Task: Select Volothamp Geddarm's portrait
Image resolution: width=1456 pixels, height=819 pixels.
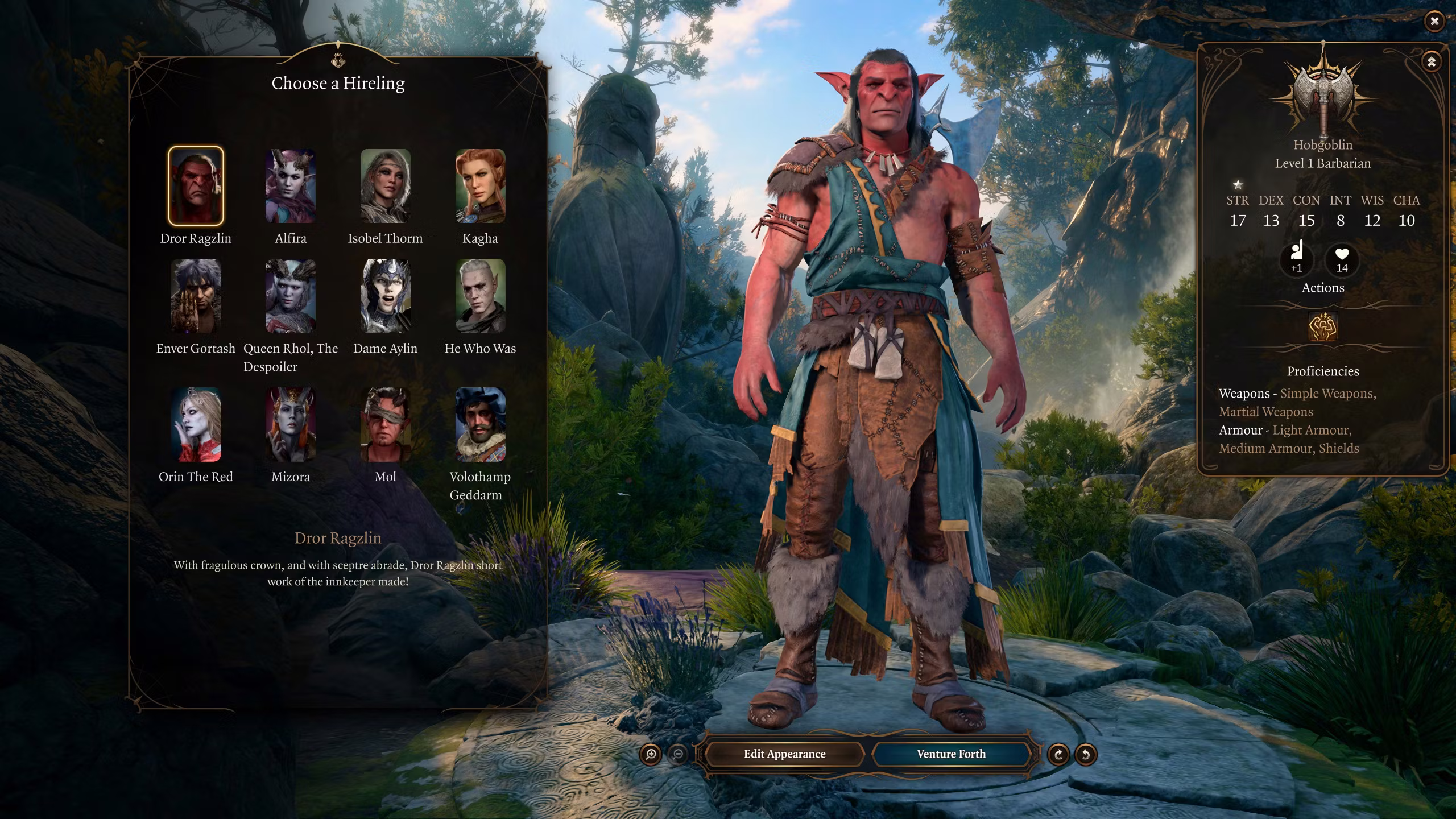Action: [x=480, y=424]
